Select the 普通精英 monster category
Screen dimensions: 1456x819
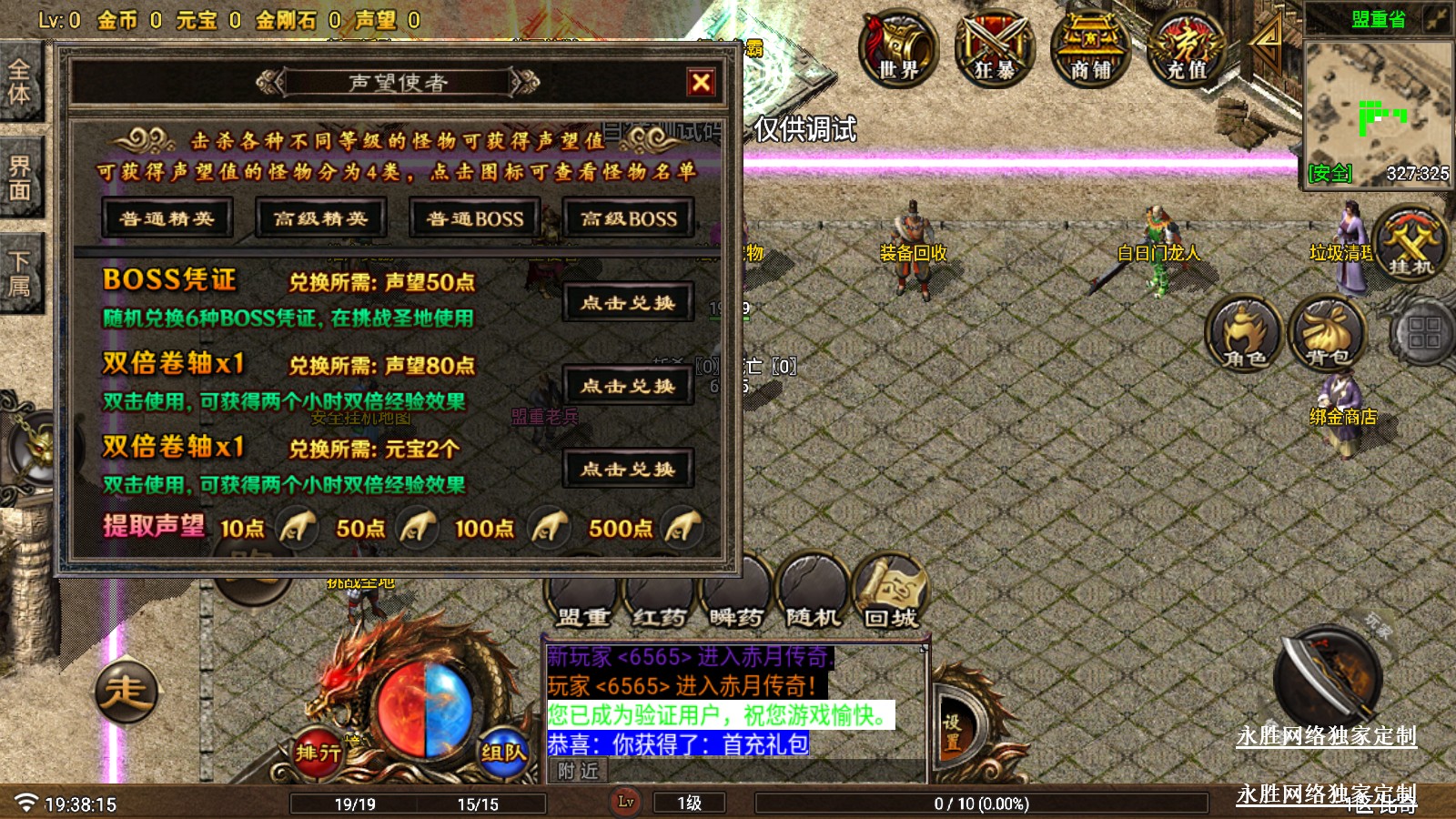coord(167,218)
